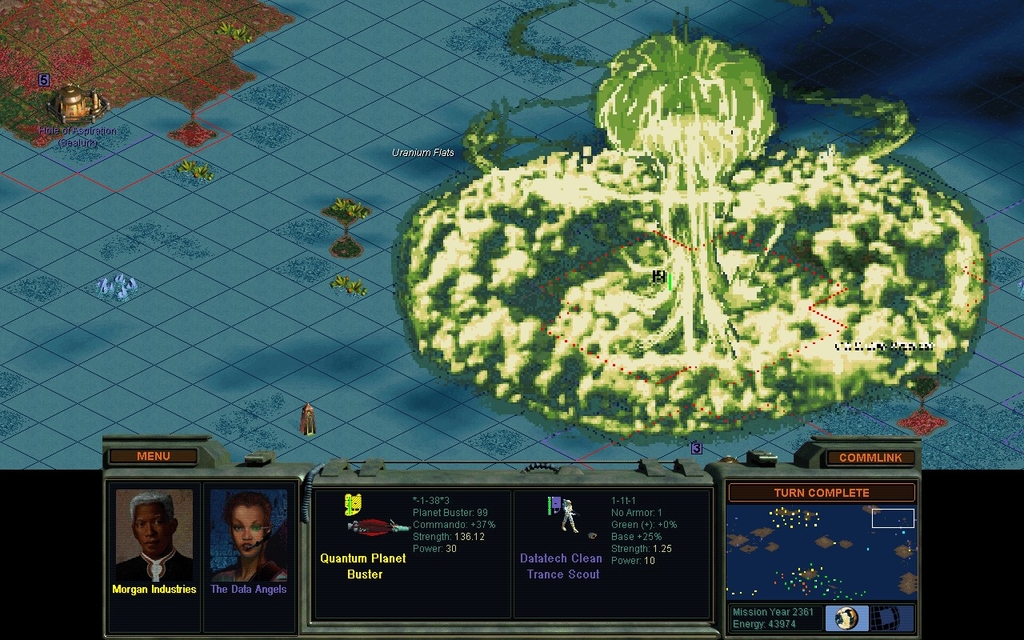Click the TURN COMPLETE button
This screenshot has width=1024, height=640.
821,493
